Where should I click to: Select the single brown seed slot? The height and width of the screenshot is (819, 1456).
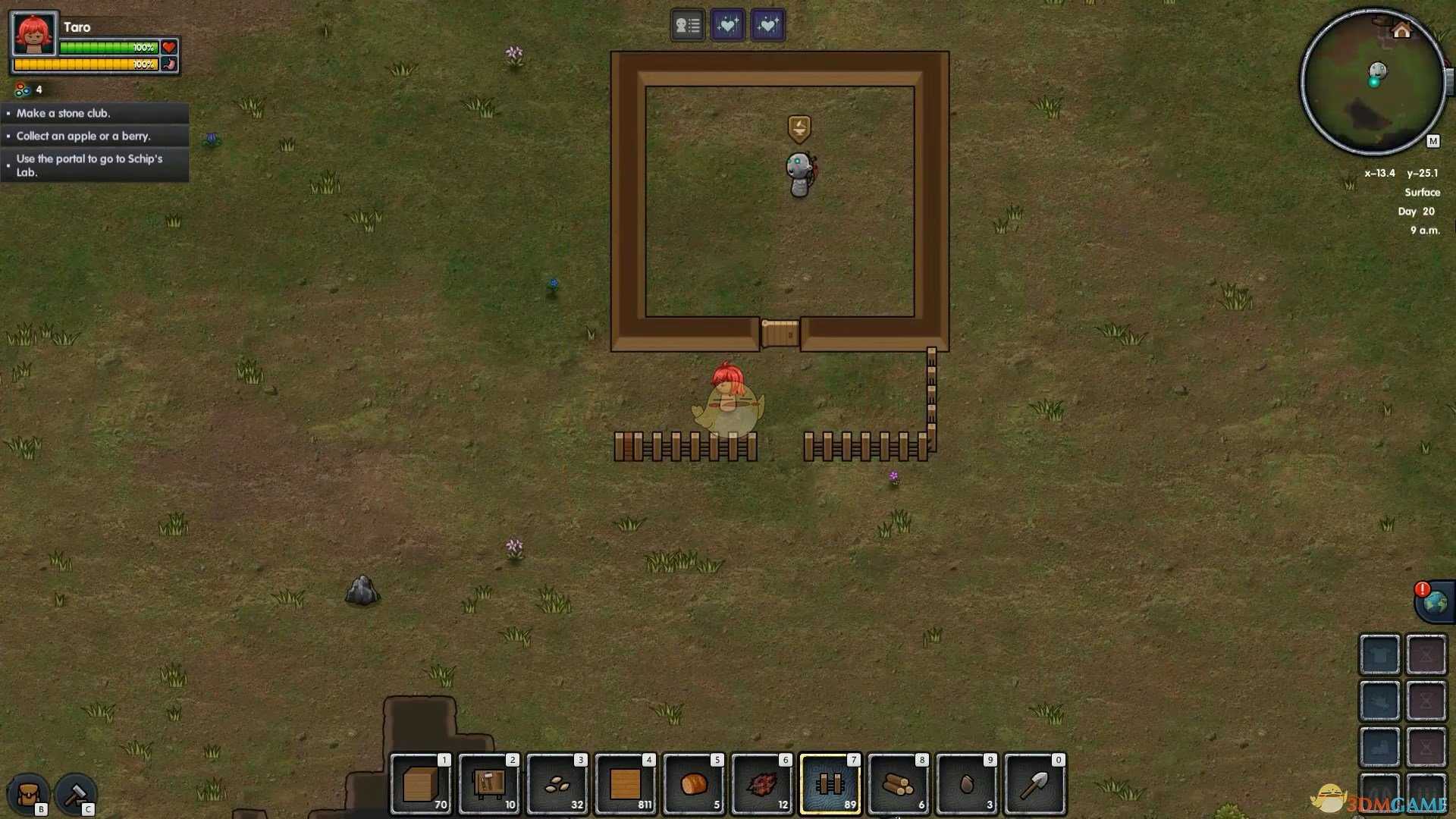[x=967, y=784]
